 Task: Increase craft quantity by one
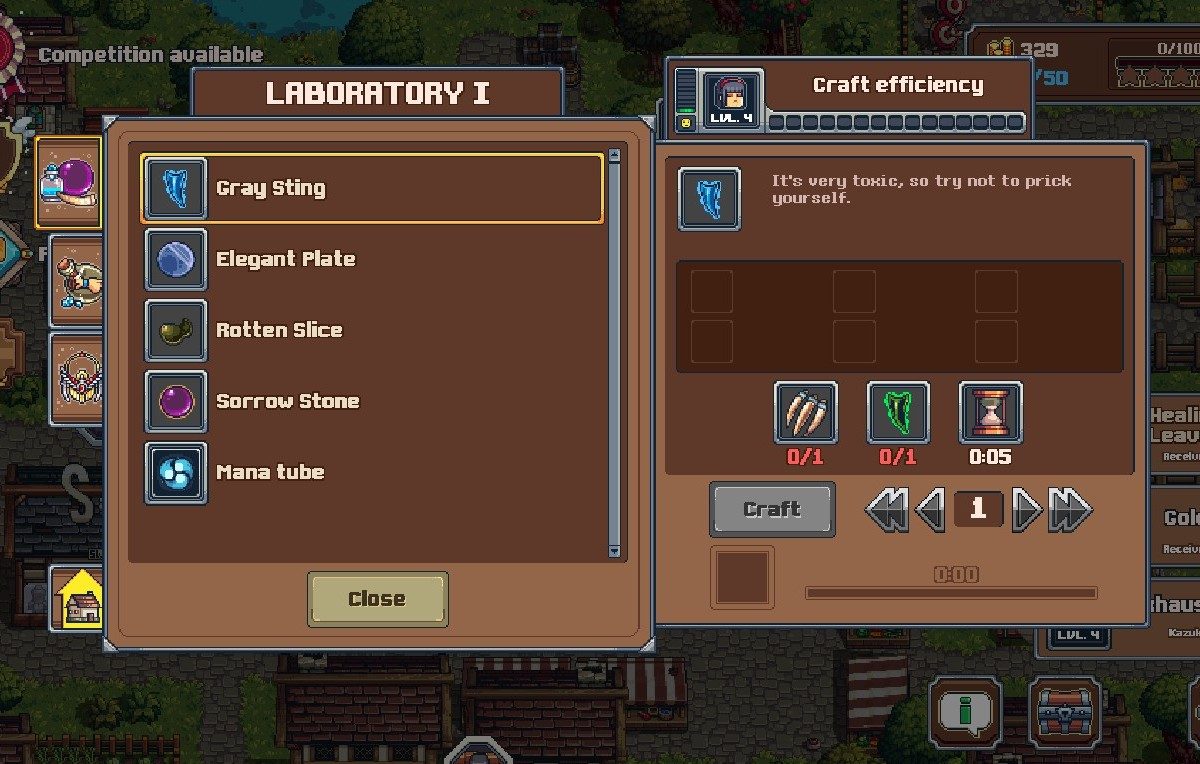[x=1026, y=510]
